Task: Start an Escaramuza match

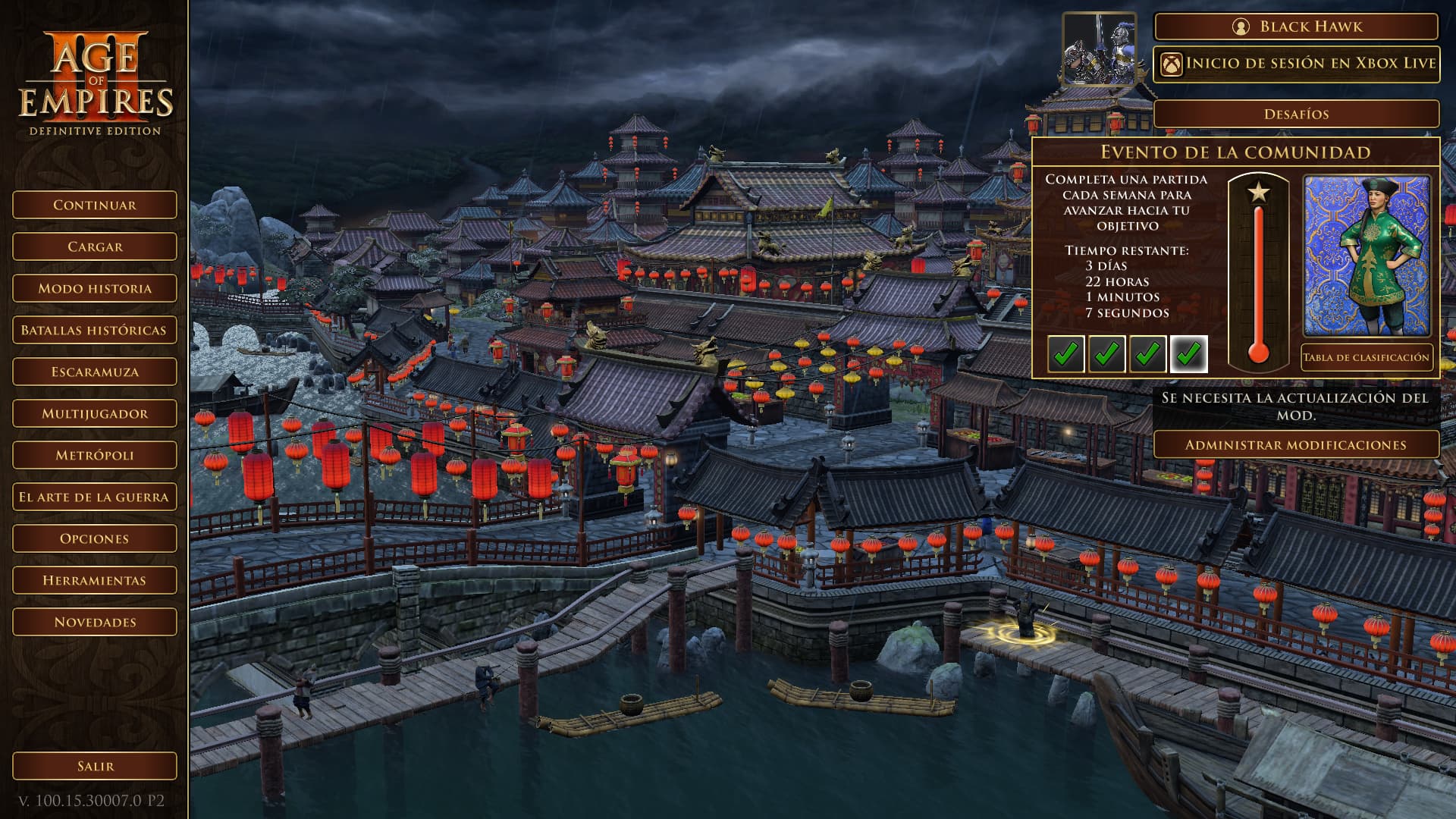Action: tap(95, 372)
